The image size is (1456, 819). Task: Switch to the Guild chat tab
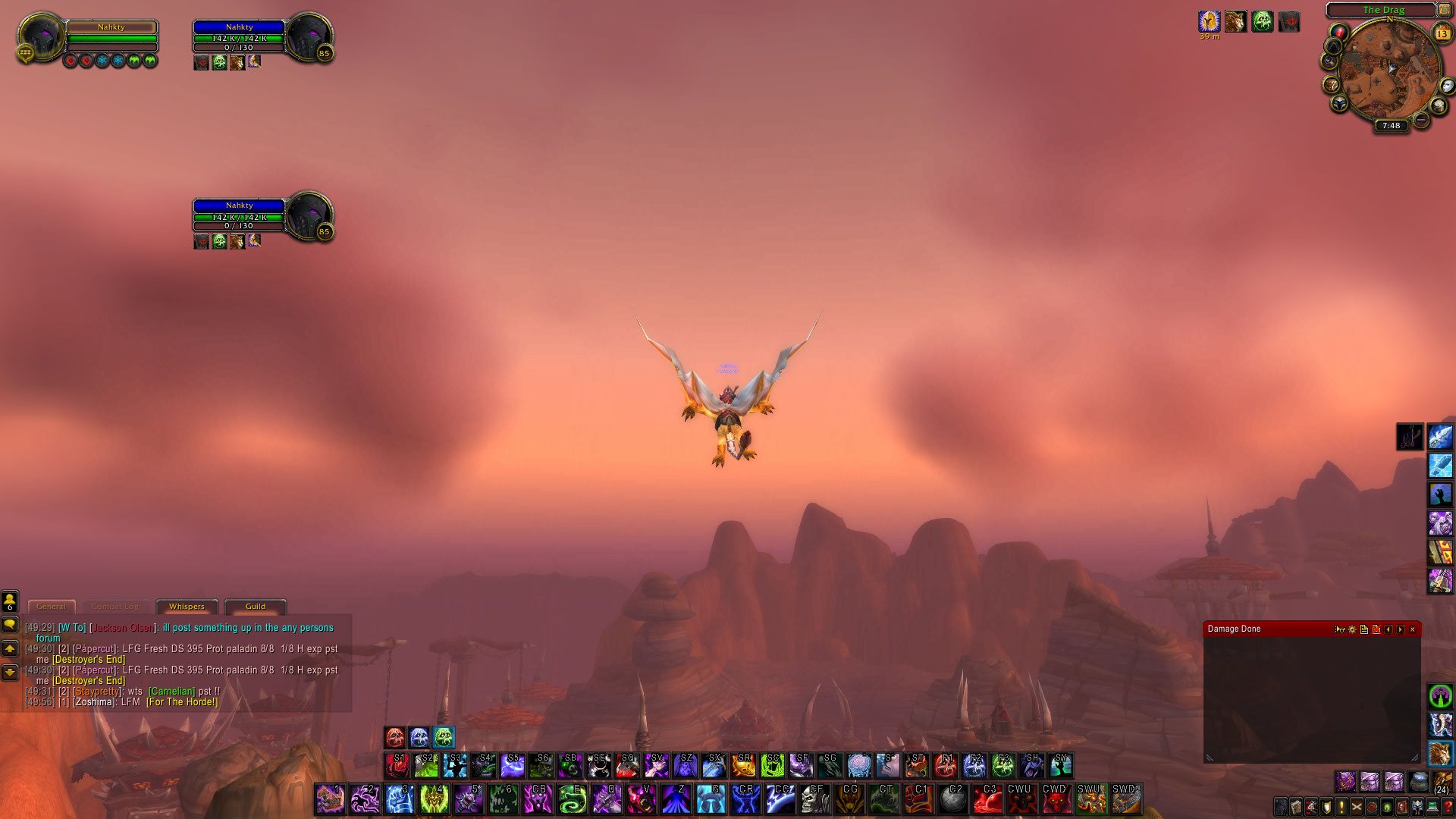255,607
